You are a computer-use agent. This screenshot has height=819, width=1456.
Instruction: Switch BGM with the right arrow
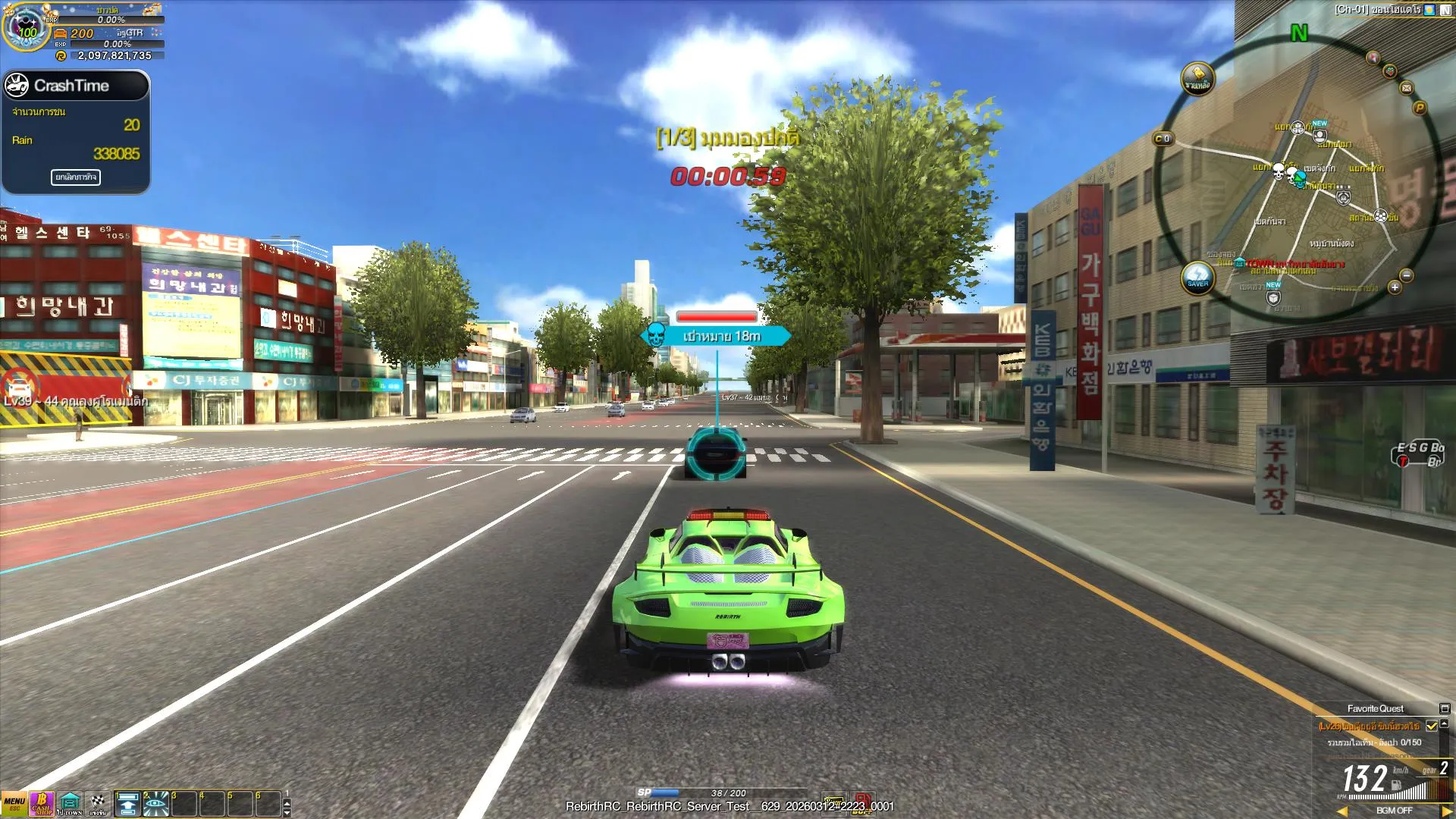(x=1446, y=811)
